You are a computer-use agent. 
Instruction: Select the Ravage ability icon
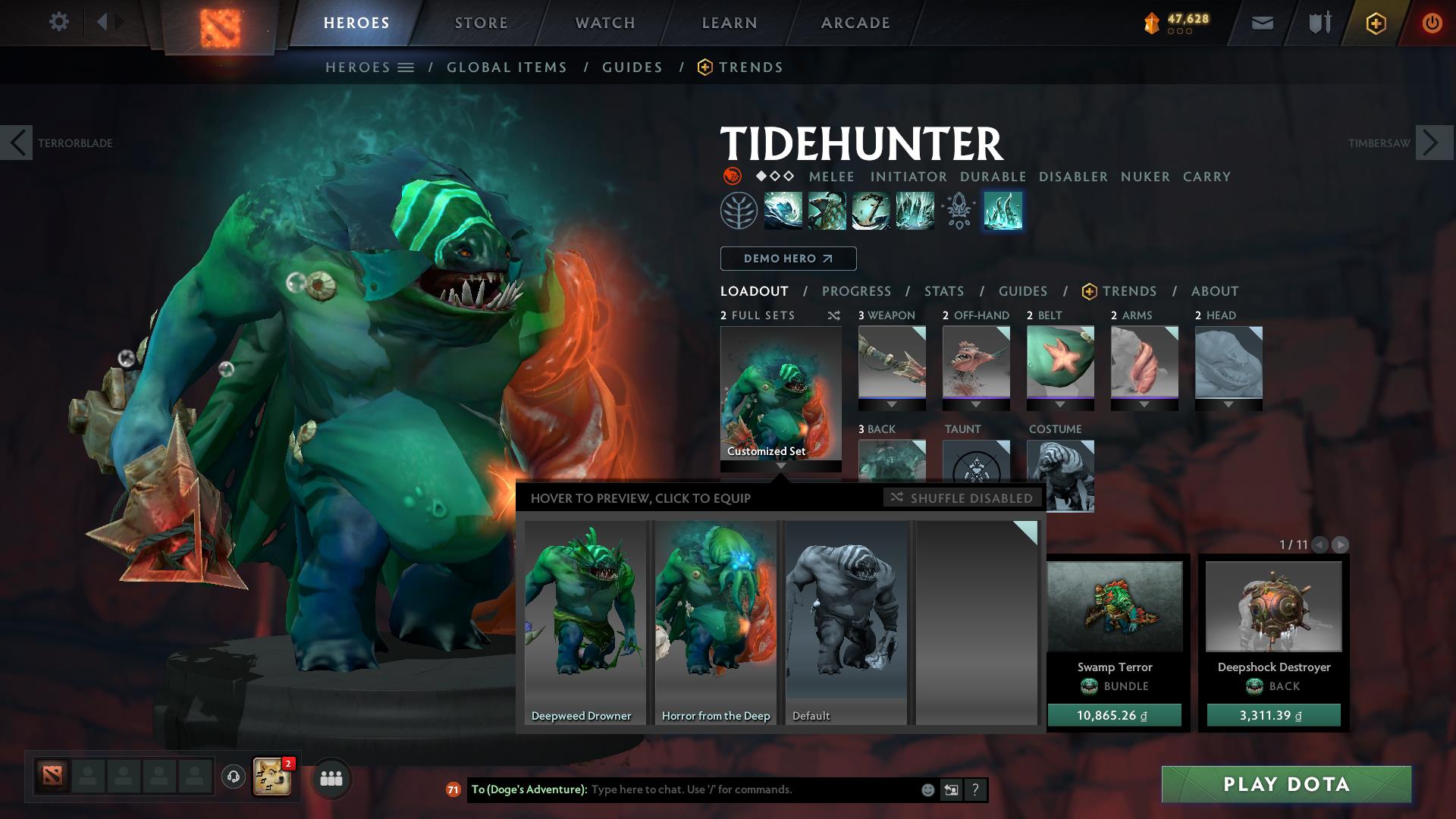[914, 211]
